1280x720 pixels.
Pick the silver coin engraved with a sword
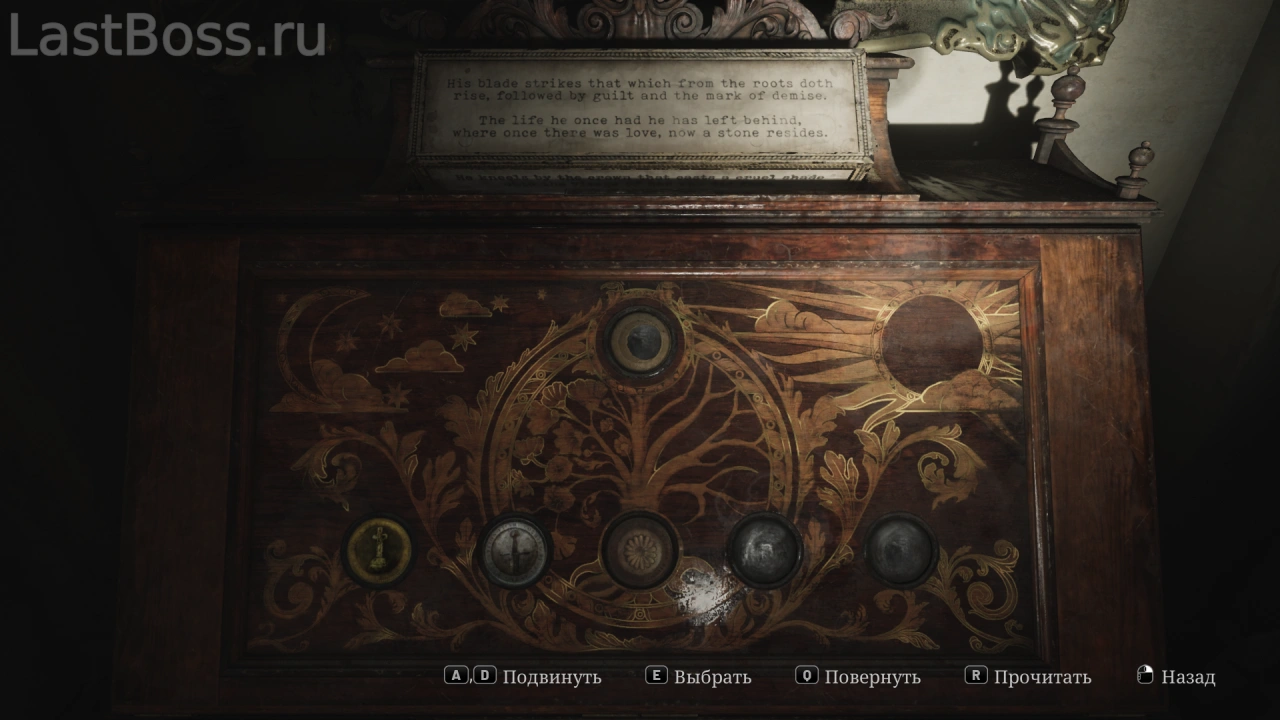pos(515,551)
